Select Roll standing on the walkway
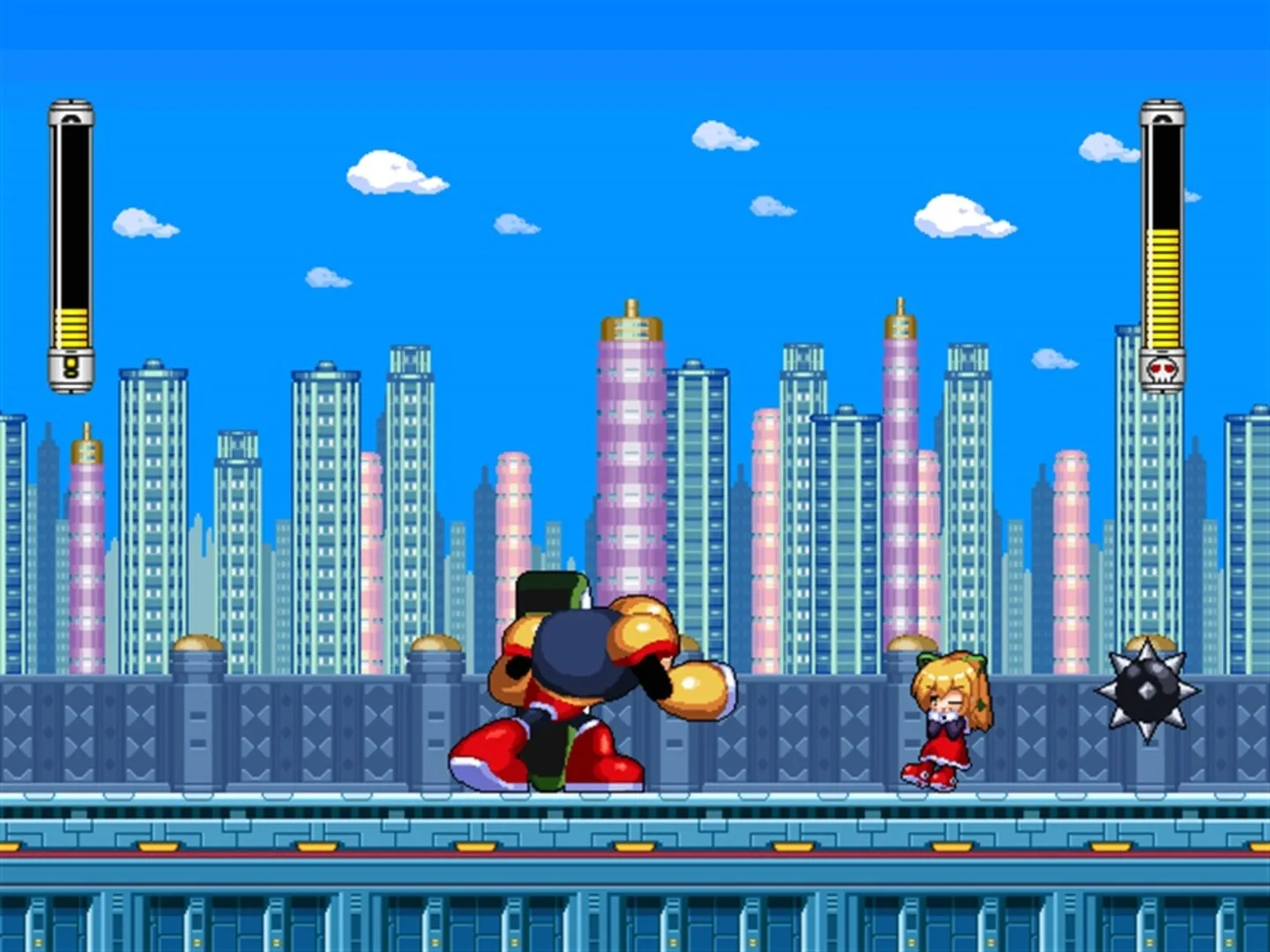This screenshot has width=1270, height=952. point(948,723)
